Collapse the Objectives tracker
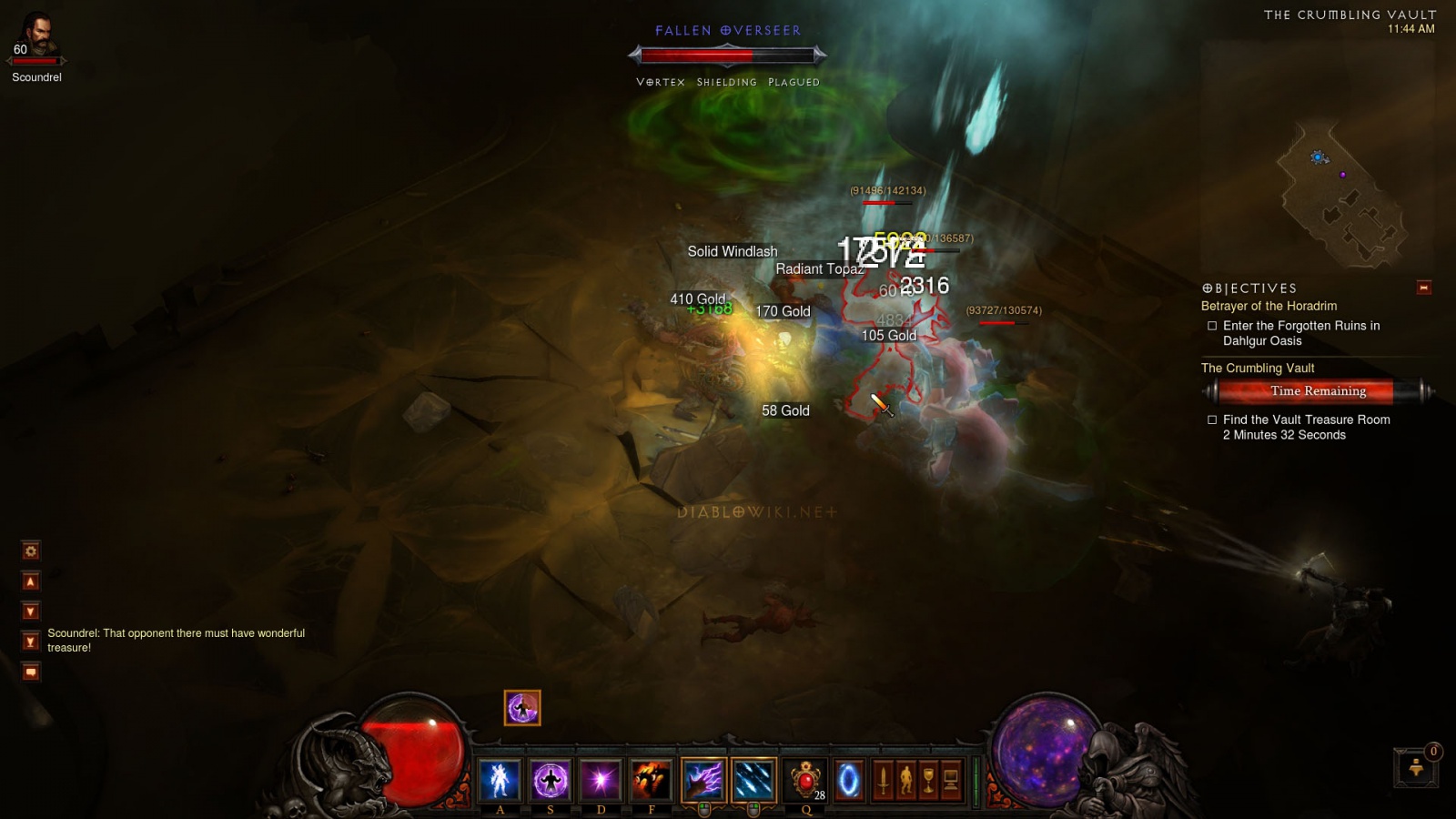 click(1424, 288)
